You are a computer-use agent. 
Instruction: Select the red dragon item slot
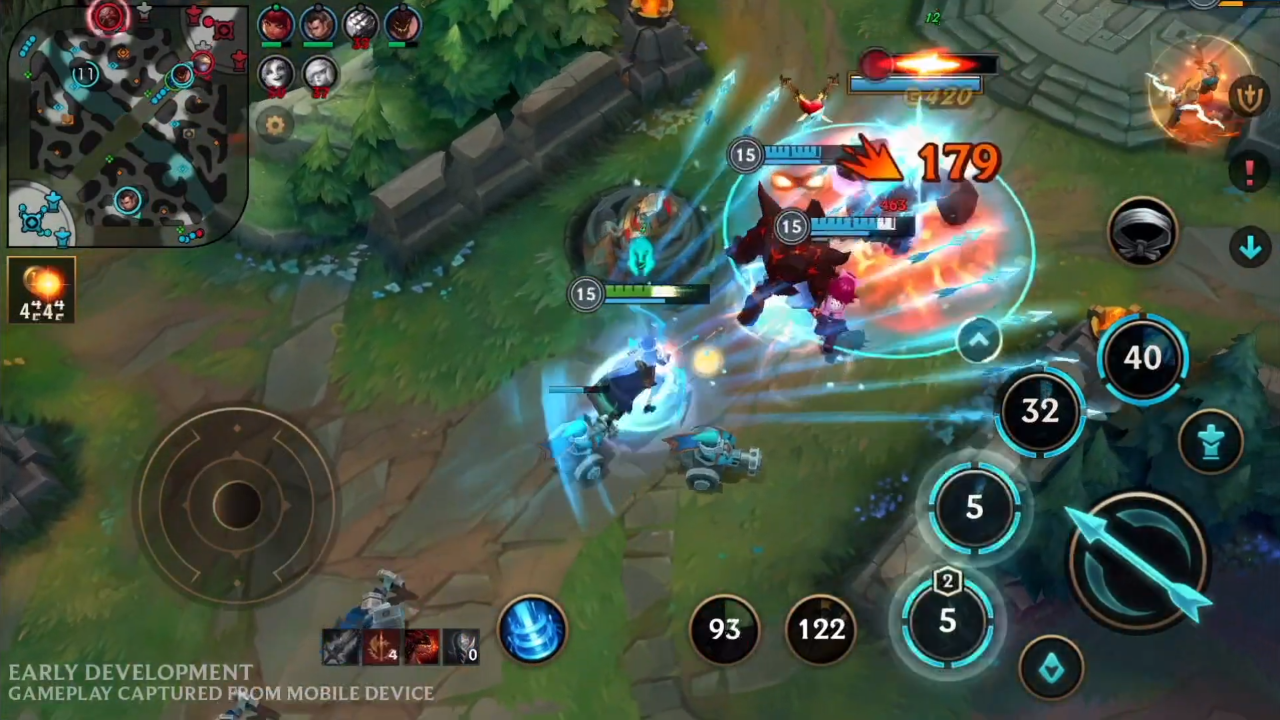pyautogui.click(x=421, y=648)
